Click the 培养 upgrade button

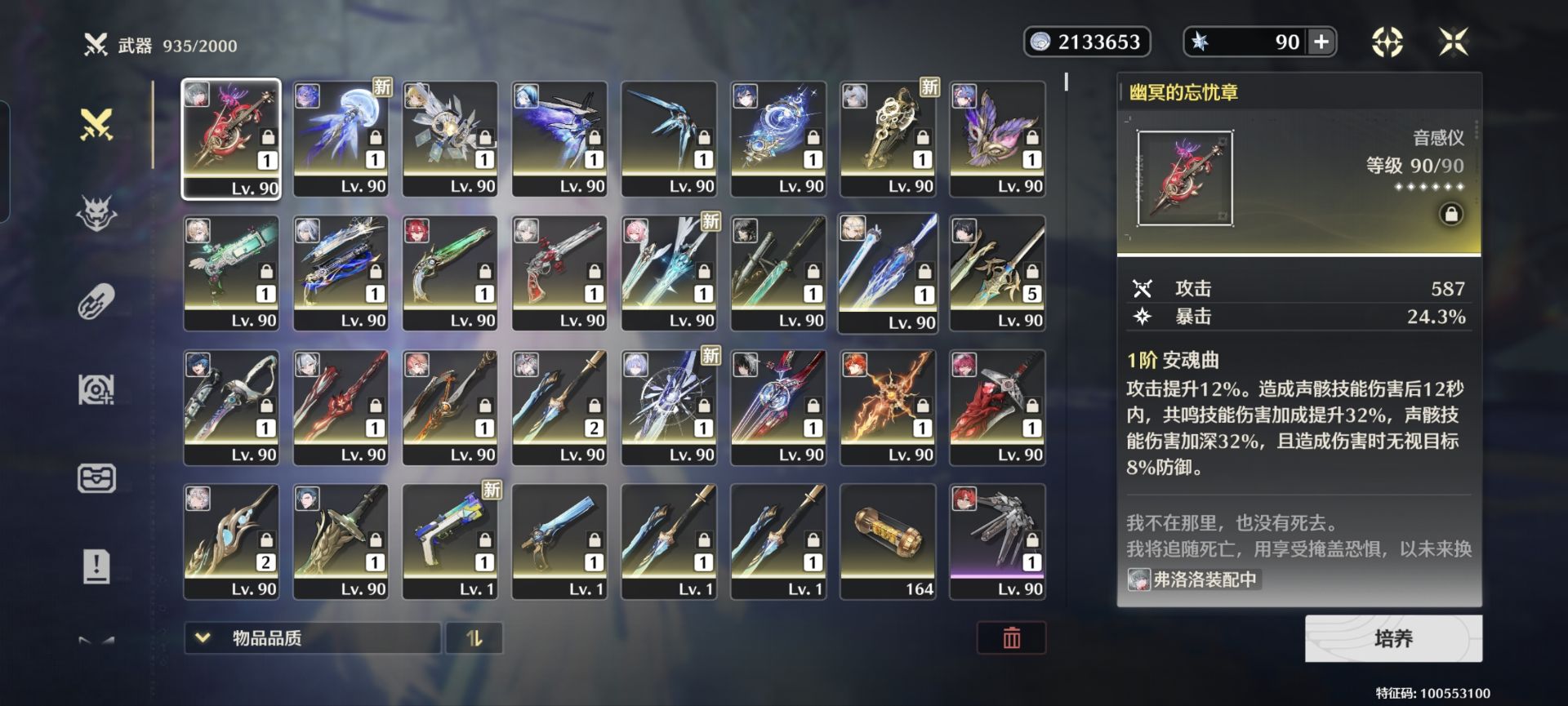[x=1393, y=638]
